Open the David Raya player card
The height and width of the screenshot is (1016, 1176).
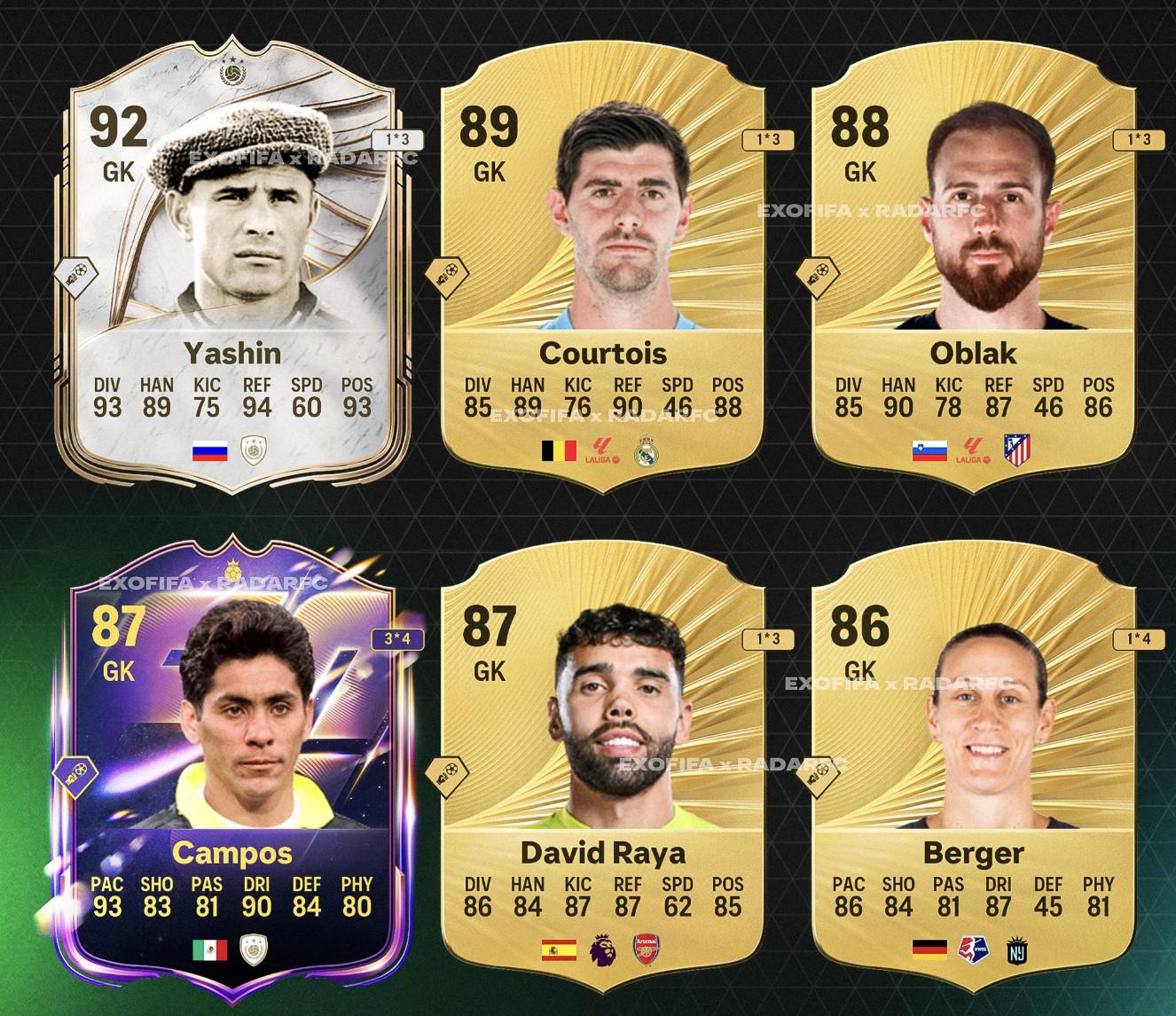click(603, 762)
